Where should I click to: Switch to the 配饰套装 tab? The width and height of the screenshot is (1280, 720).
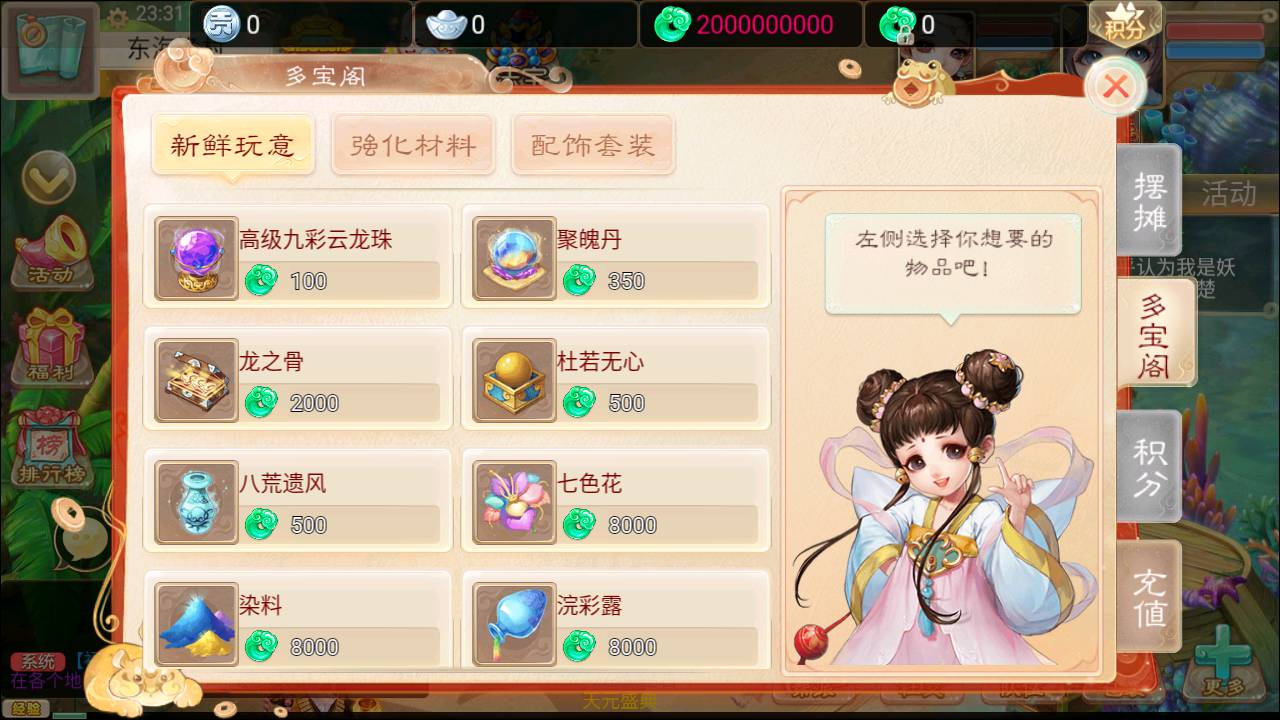click(x=592, y=144)
